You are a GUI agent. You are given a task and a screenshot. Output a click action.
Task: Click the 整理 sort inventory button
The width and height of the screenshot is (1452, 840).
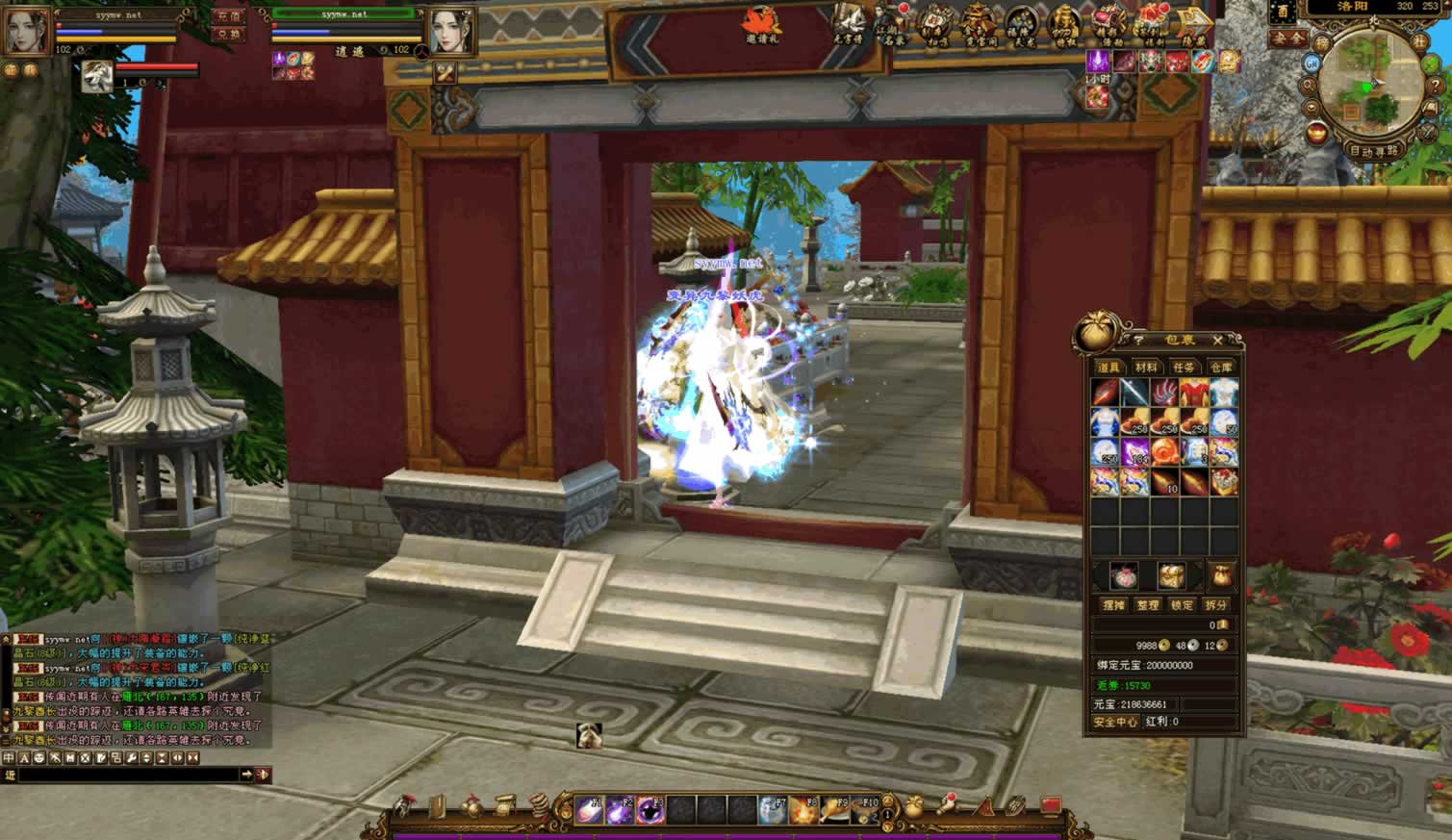(1148, 605)
